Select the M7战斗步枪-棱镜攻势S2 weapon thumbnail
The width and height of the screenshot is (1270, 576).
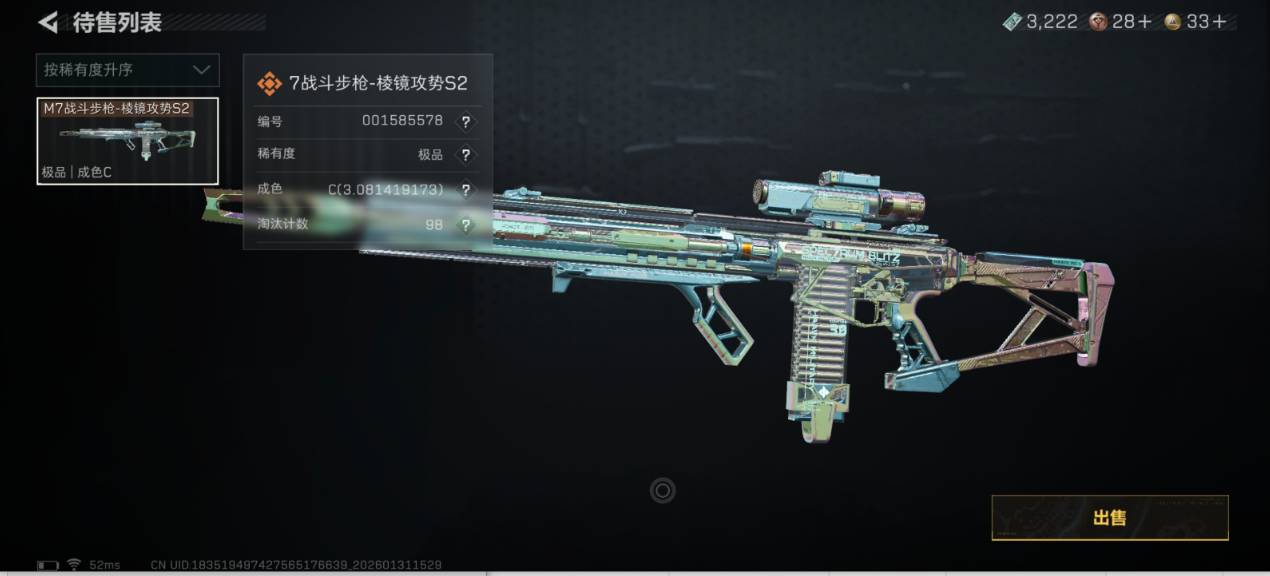[x=127, y=141]
